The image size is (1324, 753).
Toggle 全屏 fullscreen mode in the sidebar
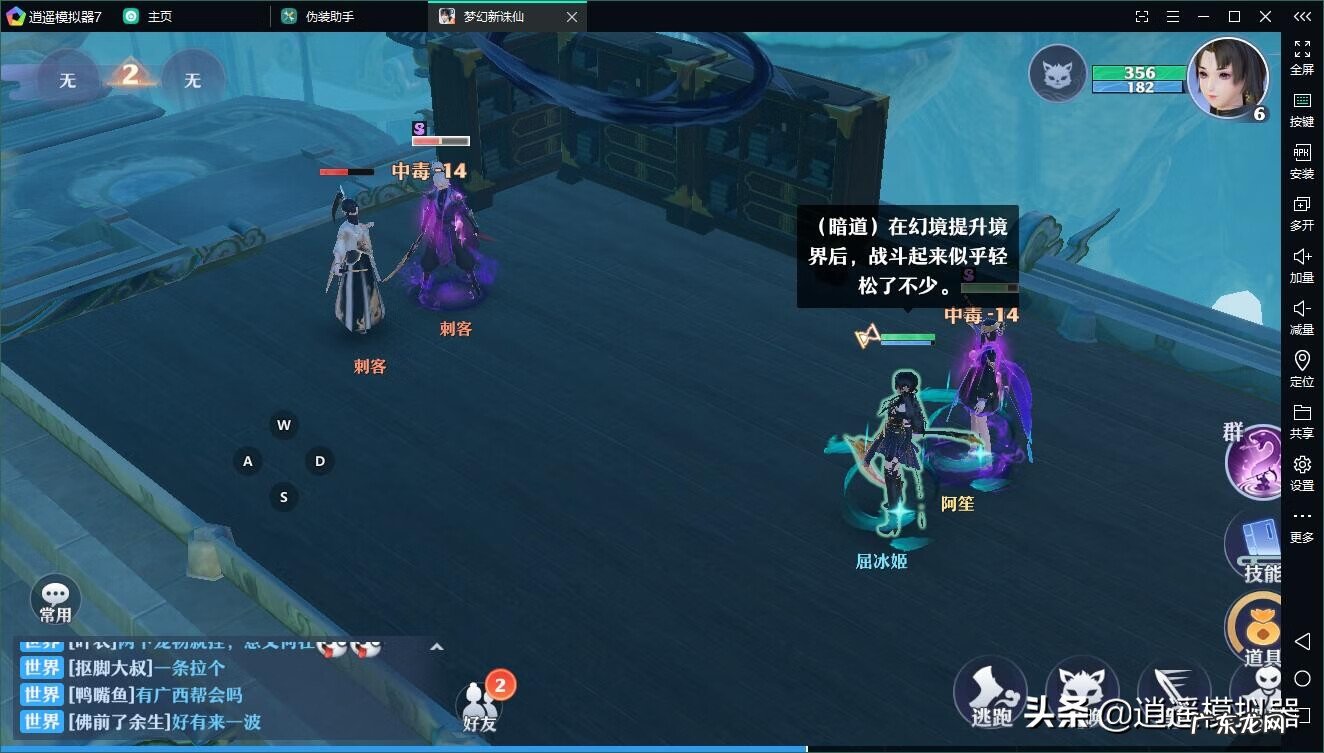coord(1301,57)
